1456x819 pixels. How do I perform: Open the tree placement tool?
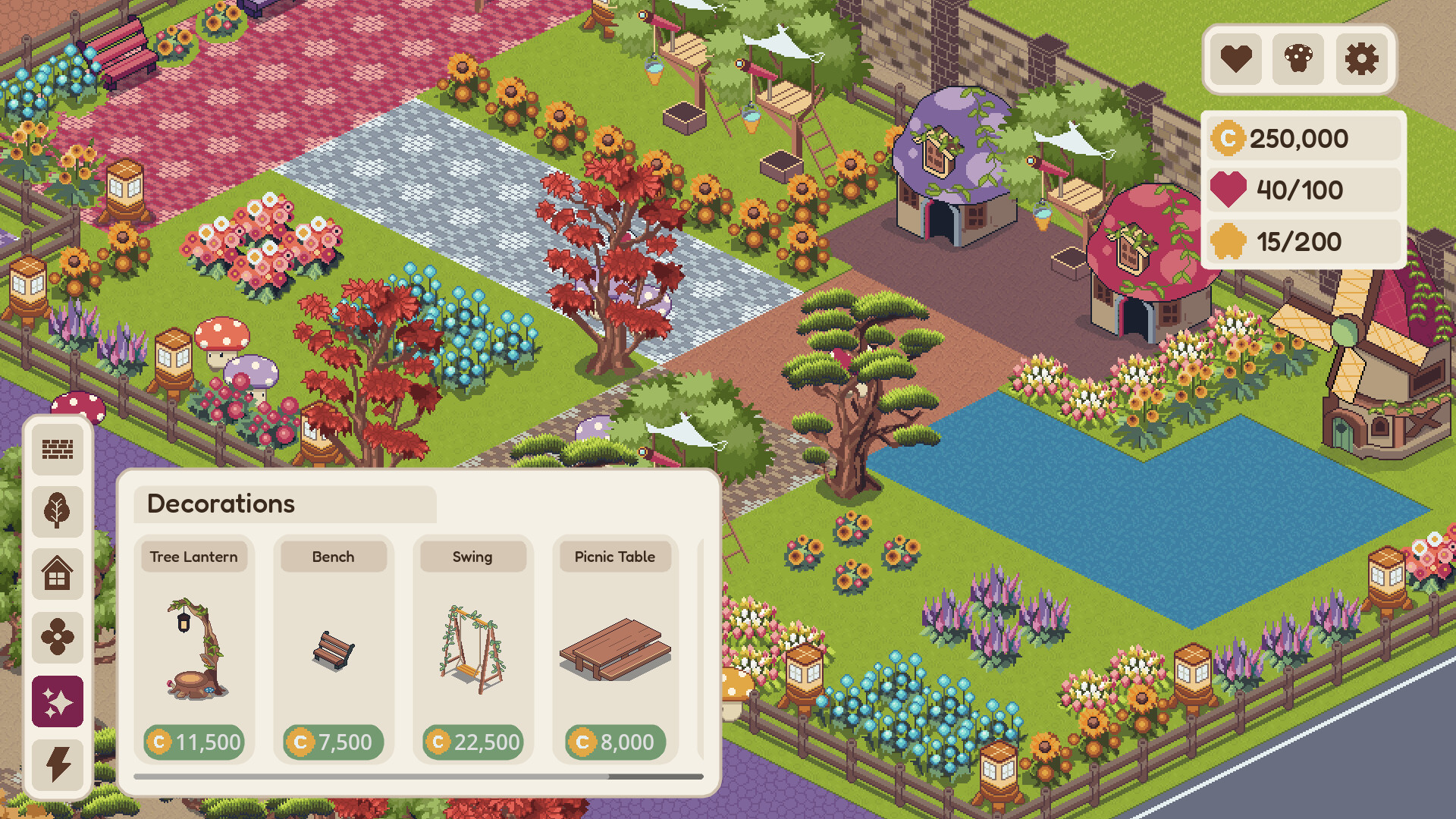point(58,512)
